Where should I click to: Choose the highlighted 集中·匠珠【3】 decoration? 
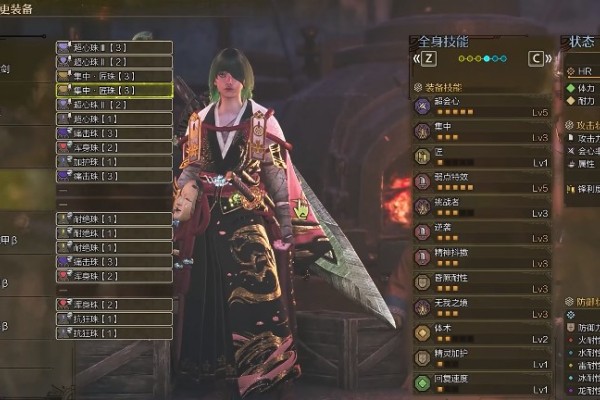(113, 90)
